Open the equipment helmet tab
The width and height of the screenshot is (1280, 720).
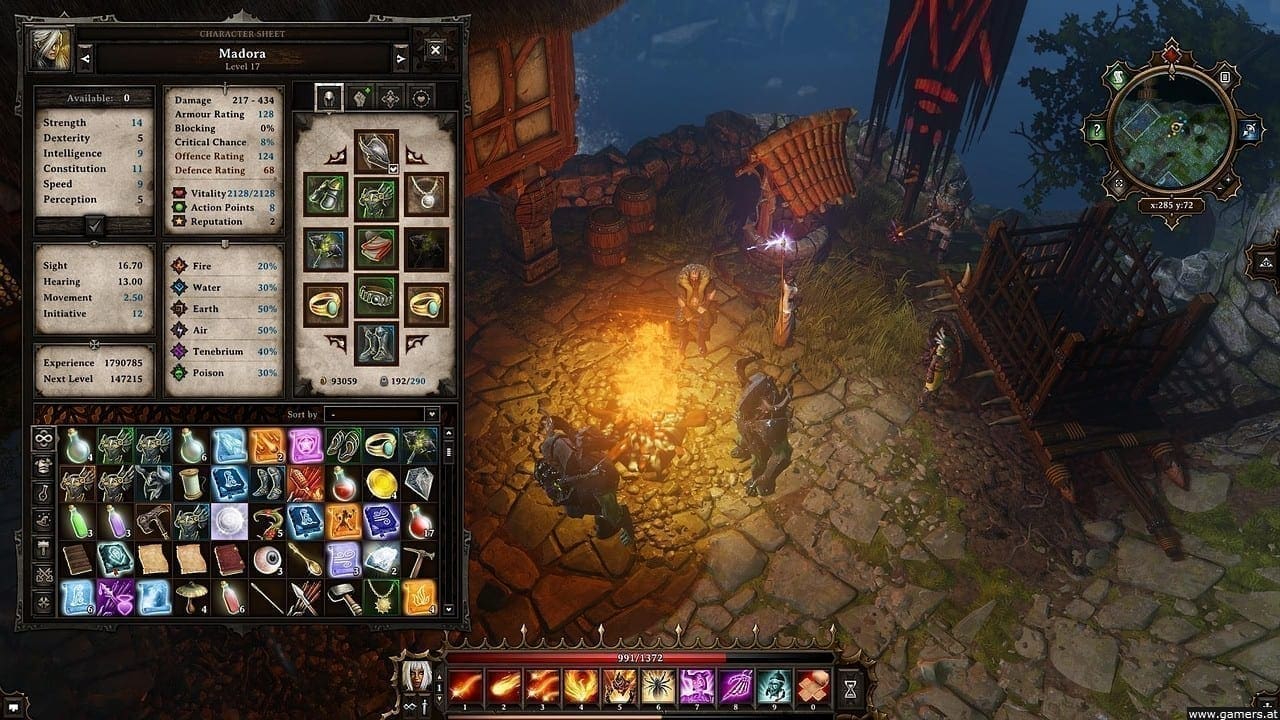pyautogui.click(x=329, y=98)
